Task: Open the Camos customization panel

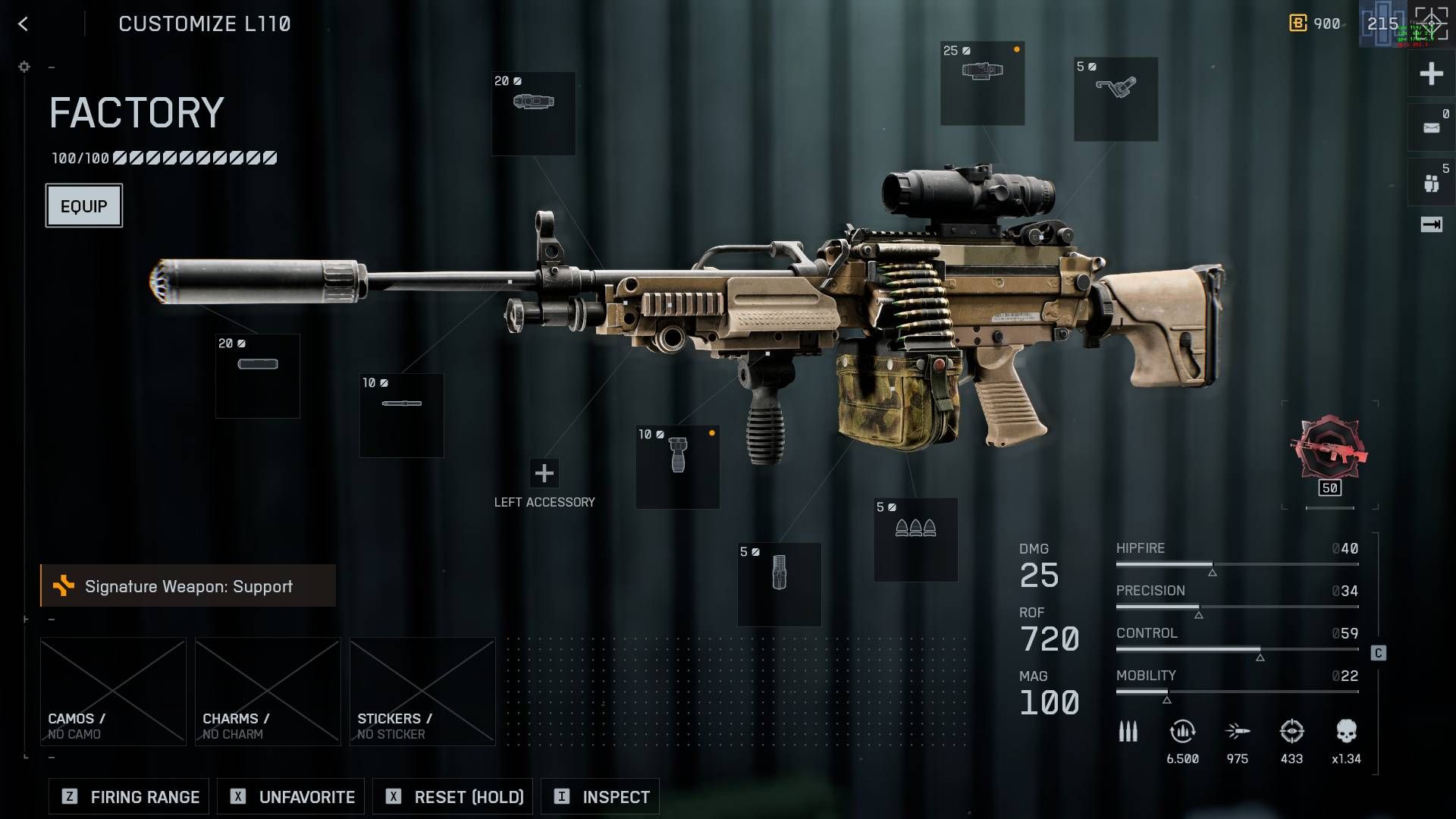Action: pyautogui.click(x=112, y=690)
